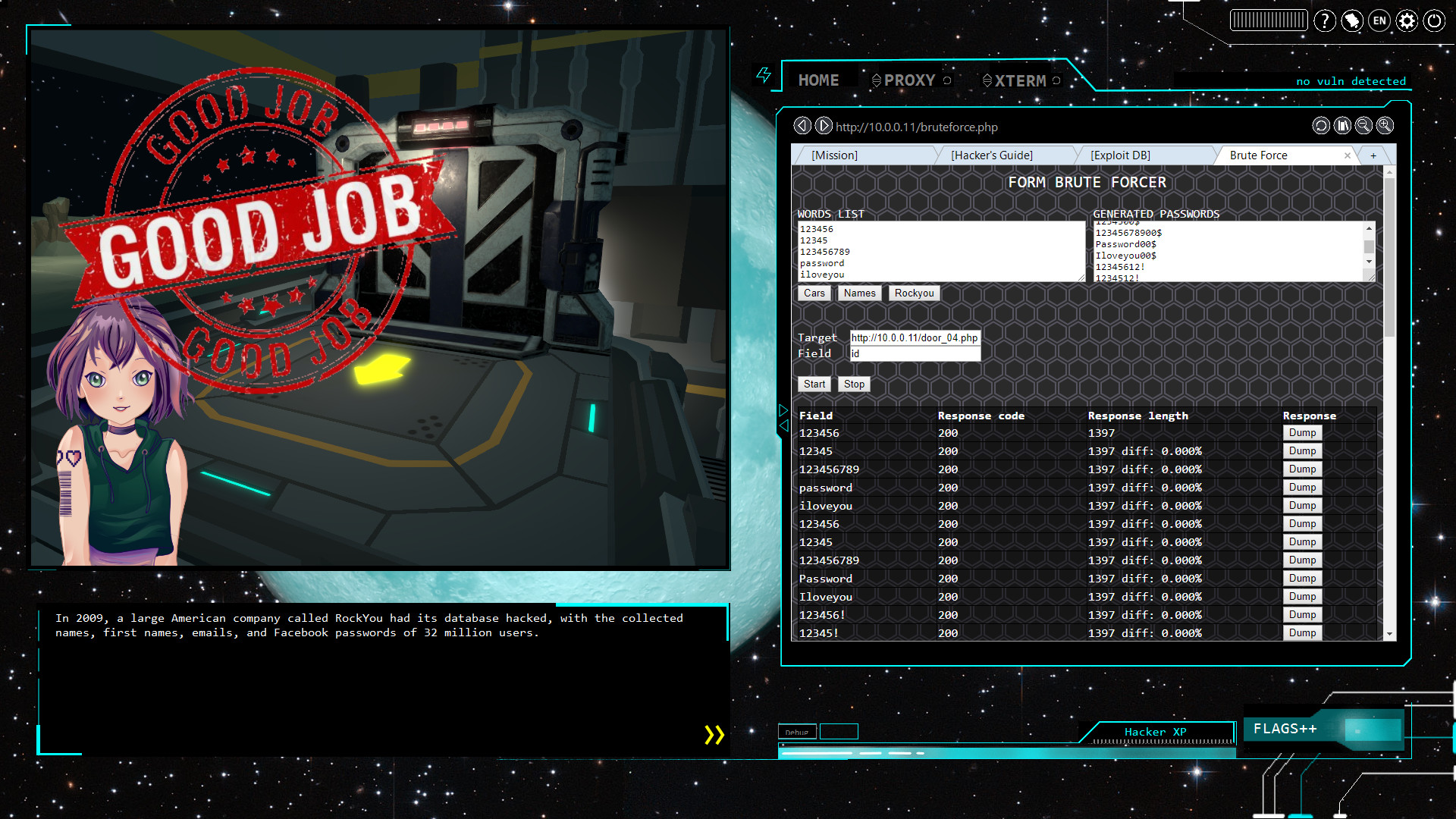The height and width of the screenshot is (819, 1456).
Task: Adjust the volume bar top right
Action: 1268,20
